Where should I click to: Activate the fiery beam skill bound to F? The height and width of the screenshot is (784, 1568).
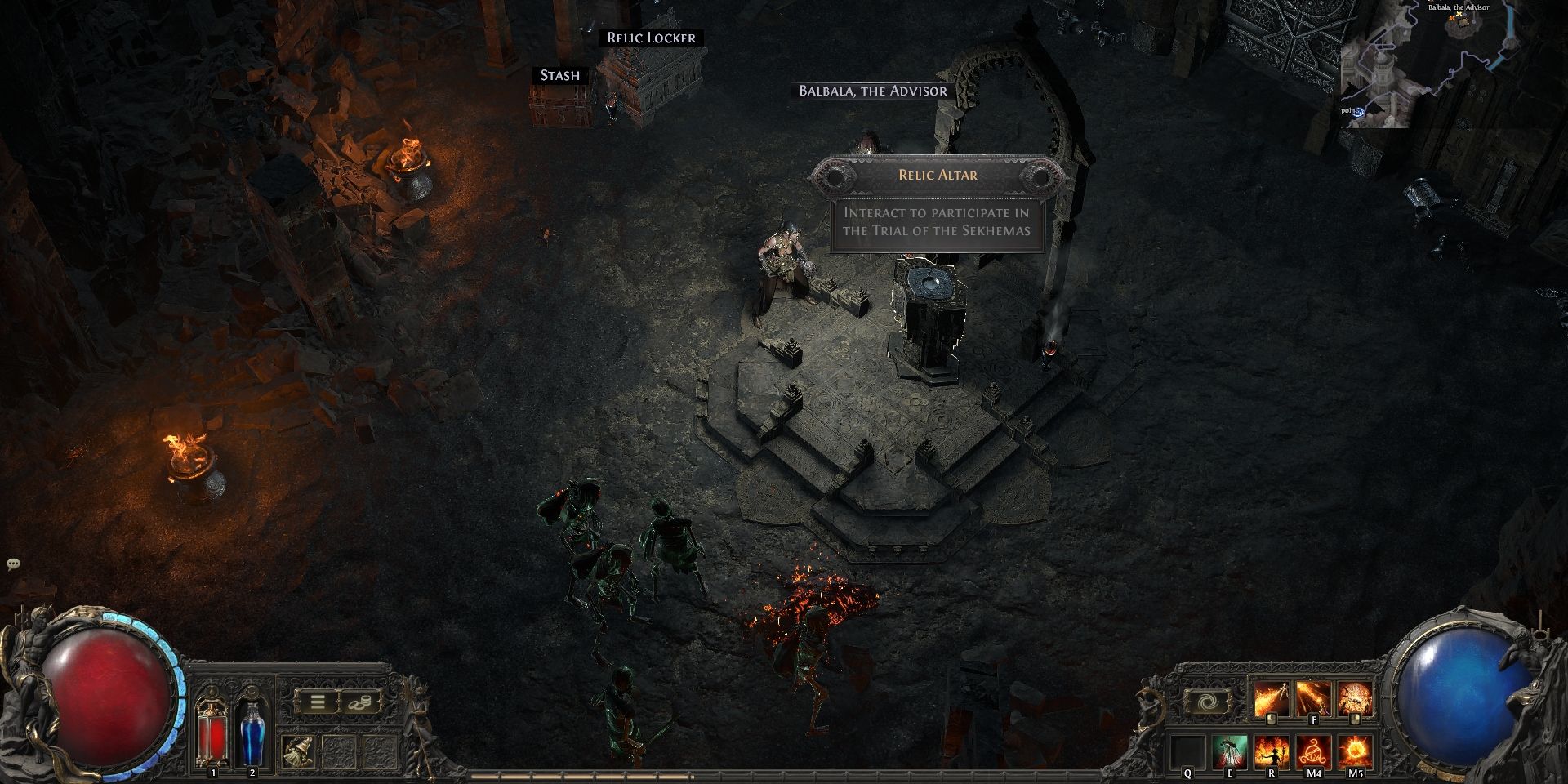coord(1313,701)
